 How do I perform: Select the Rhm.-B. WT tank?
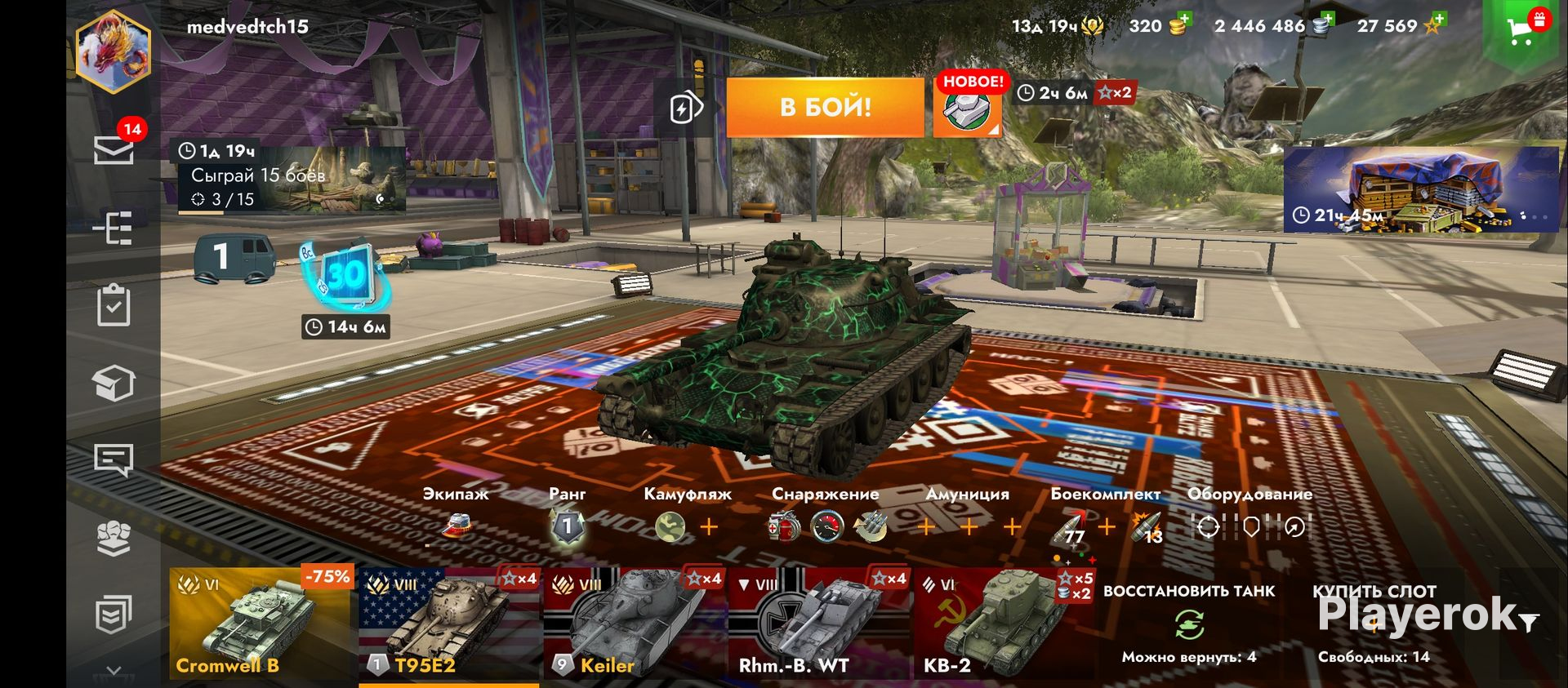(x=818, y=624)
